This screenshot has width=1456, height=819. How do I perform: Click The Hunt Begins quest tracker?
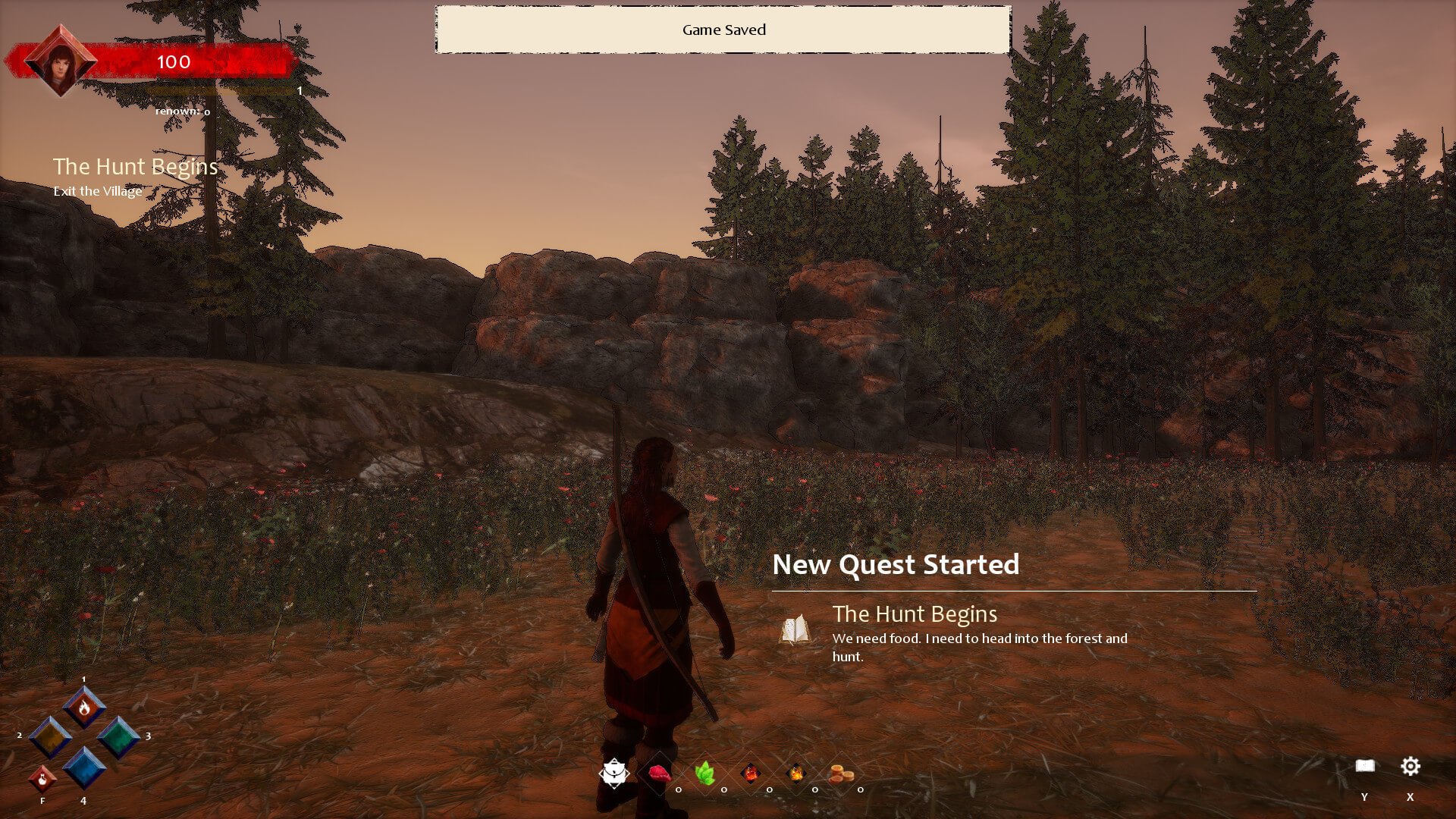(135, 167)
